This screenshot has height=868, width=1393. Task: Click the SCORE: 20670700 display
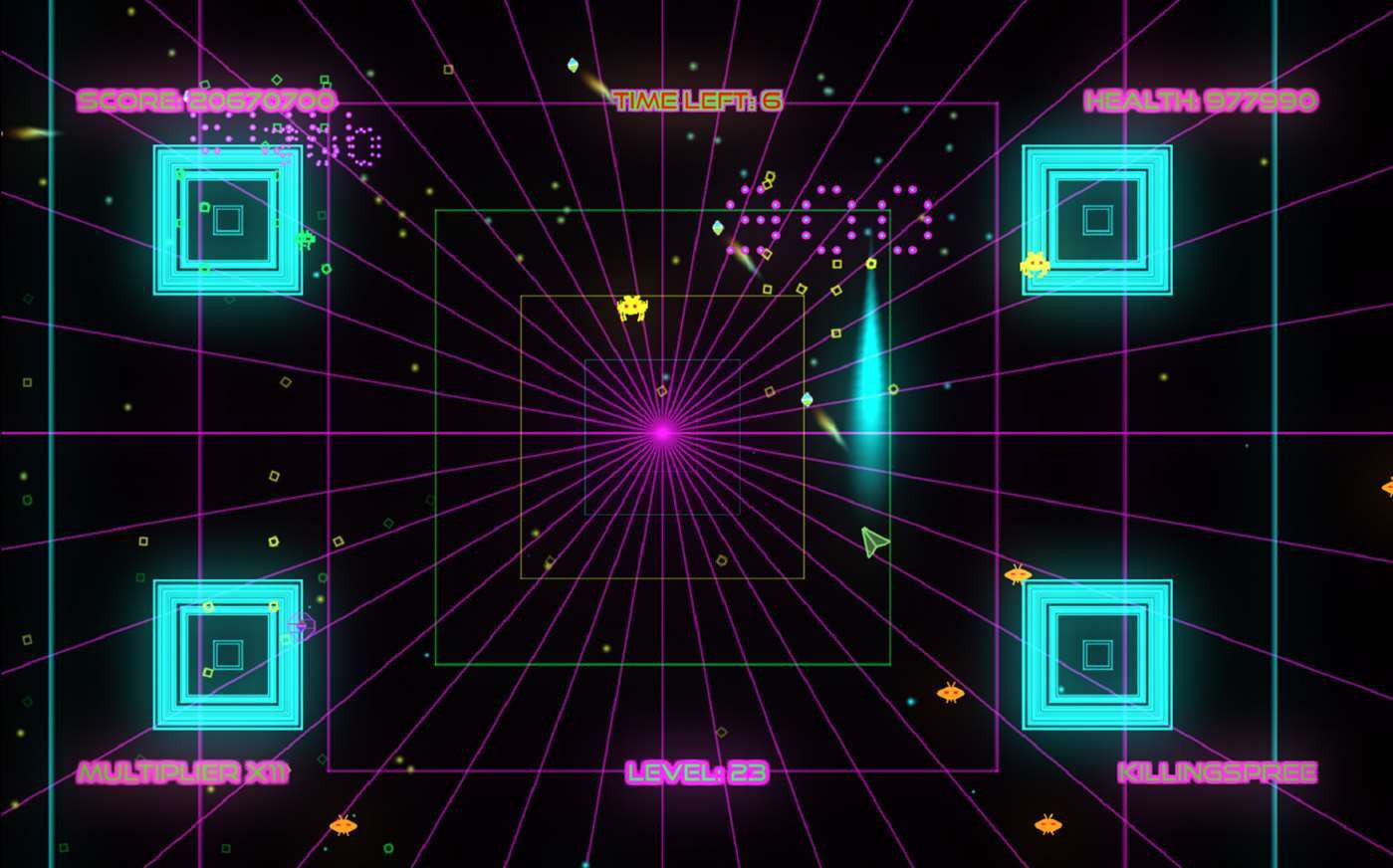coord(206,100)
